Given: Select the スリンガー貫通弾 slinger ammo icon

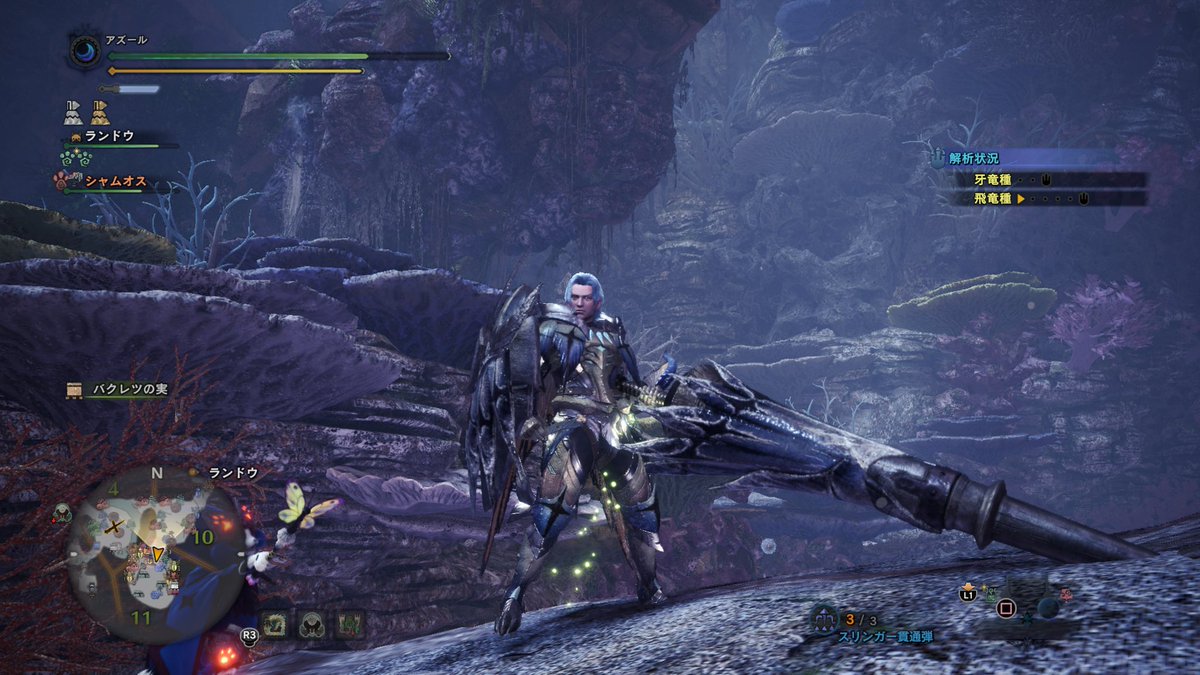Looking at the screenshot, I should (826, 620).
